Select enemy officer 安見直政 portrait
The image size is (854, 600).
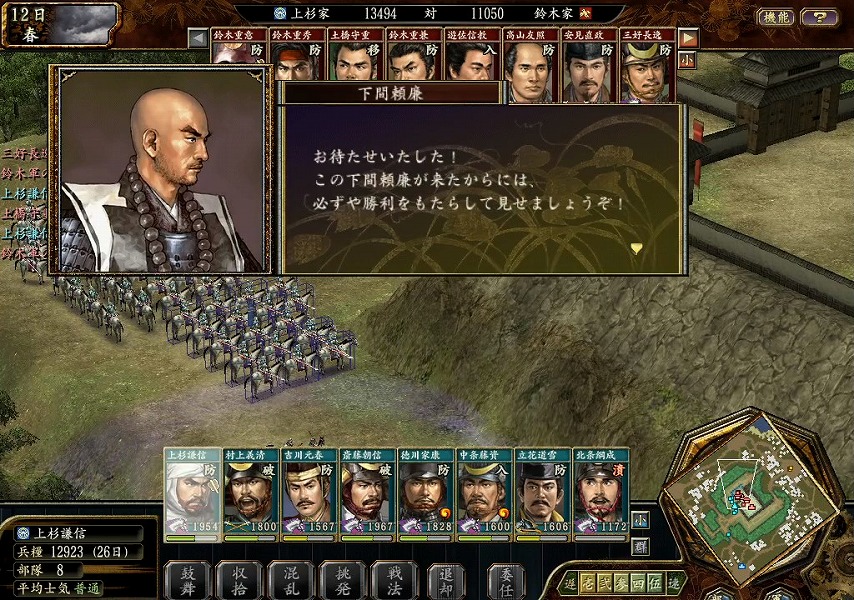[588, 66]
